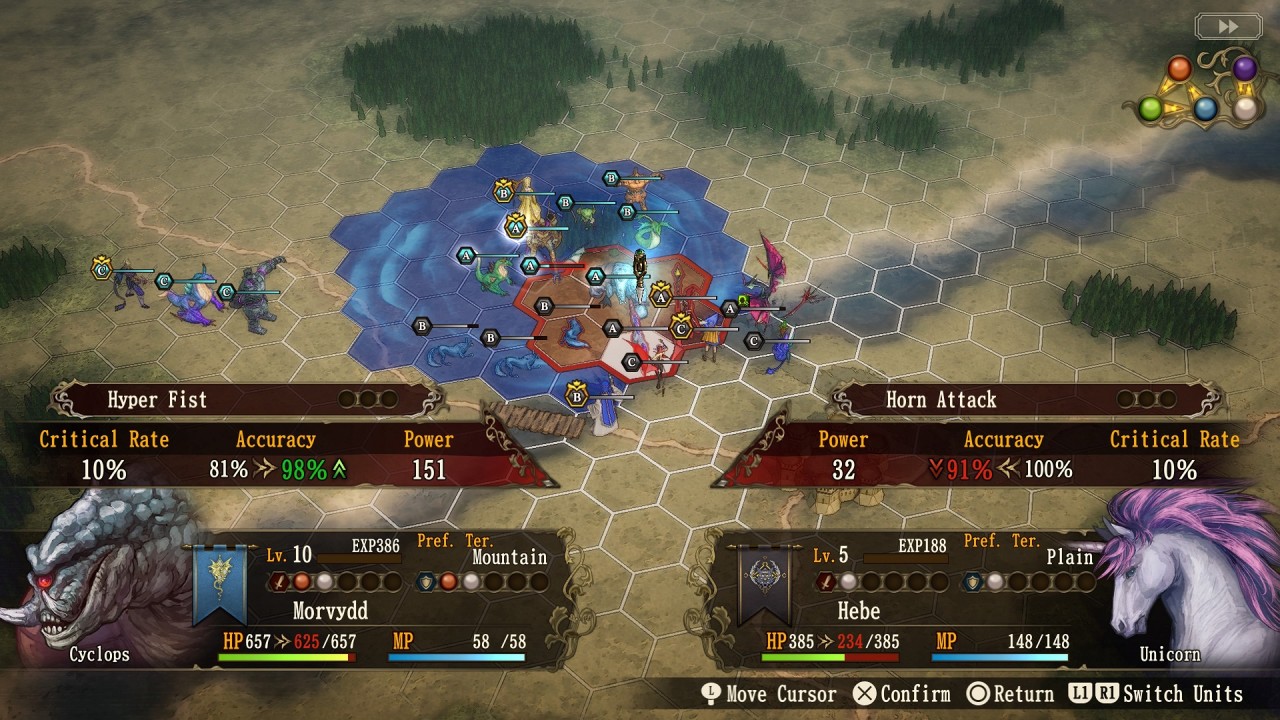This screenshot has width=1280, height=720.
Task: Select the white orb on the element wheel
Action: (1244, 108)
